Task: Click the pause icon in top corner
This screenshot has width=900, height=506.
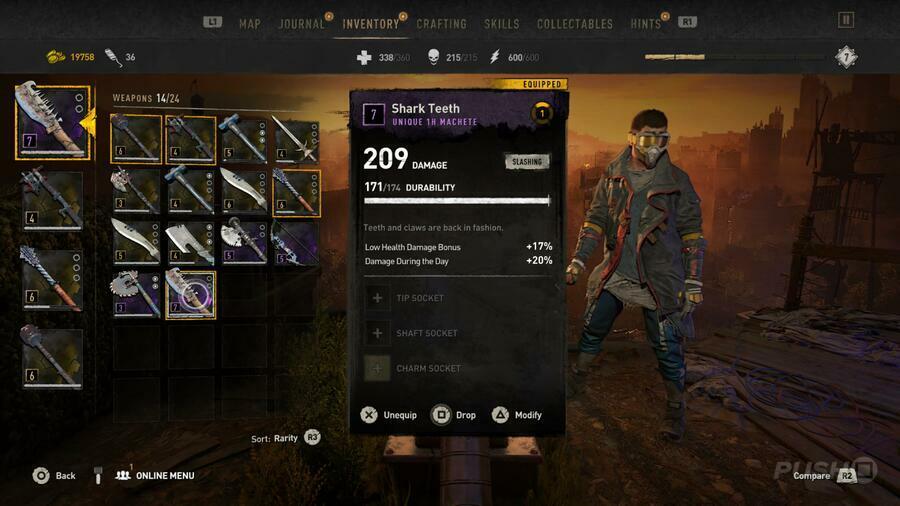Action: [x=846, y=20]
